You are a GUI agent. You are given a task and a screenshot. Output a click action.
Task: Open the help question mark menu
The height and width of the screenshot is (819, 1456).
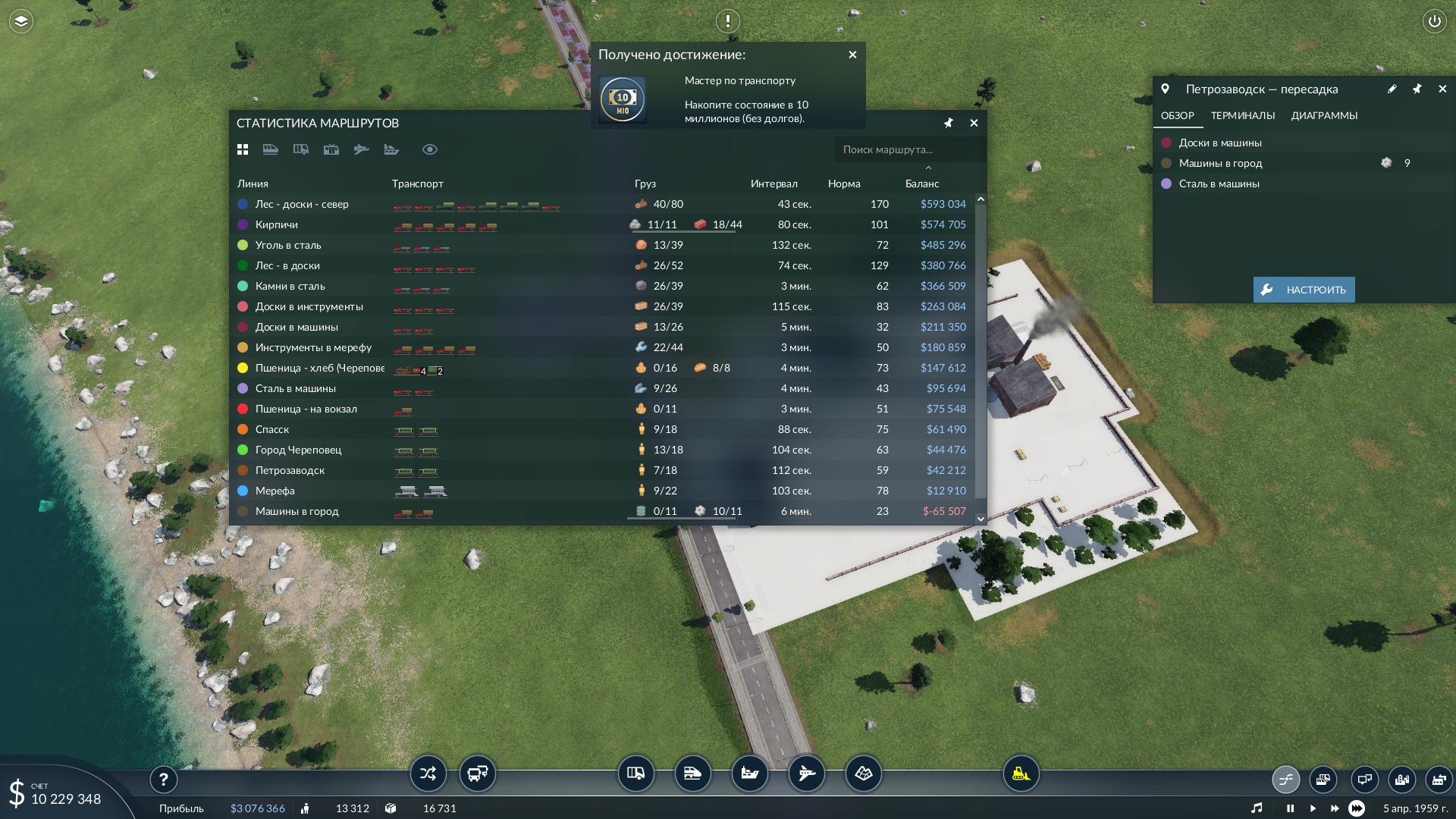pyautogui.click(x=163, y=779)
